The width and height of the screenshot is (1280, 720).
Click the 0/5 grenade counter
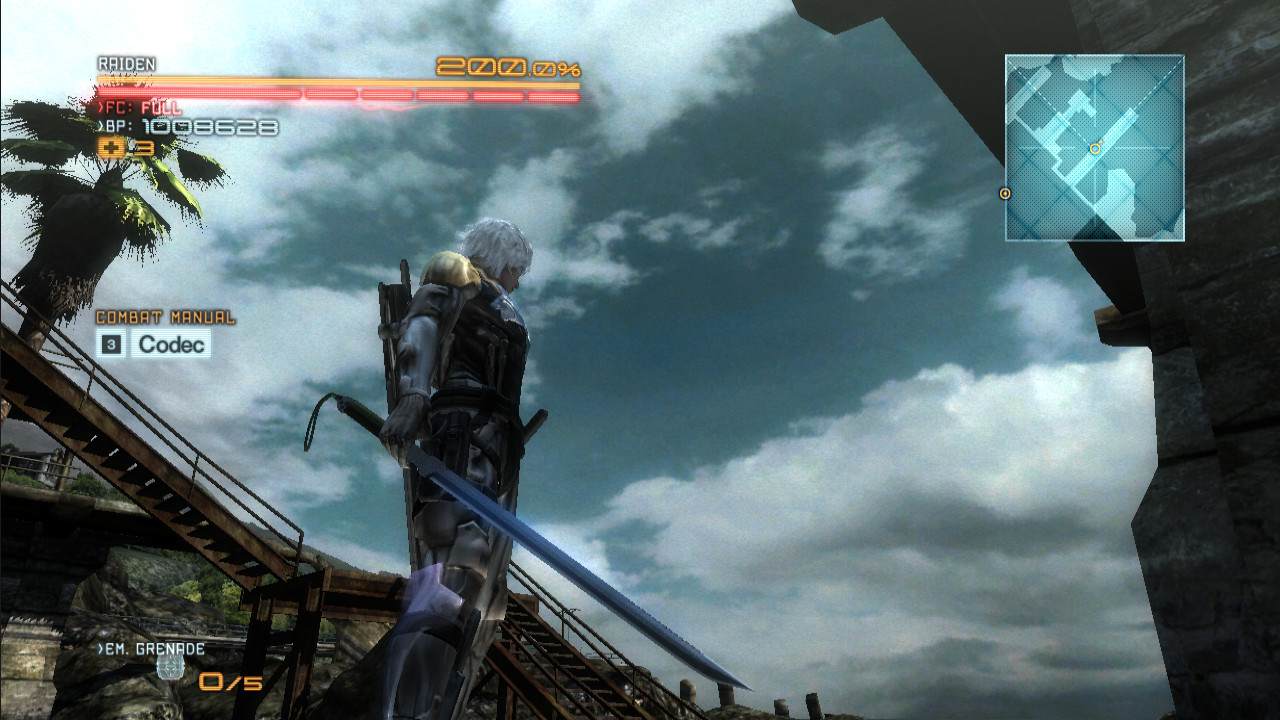tap(230, 683)
